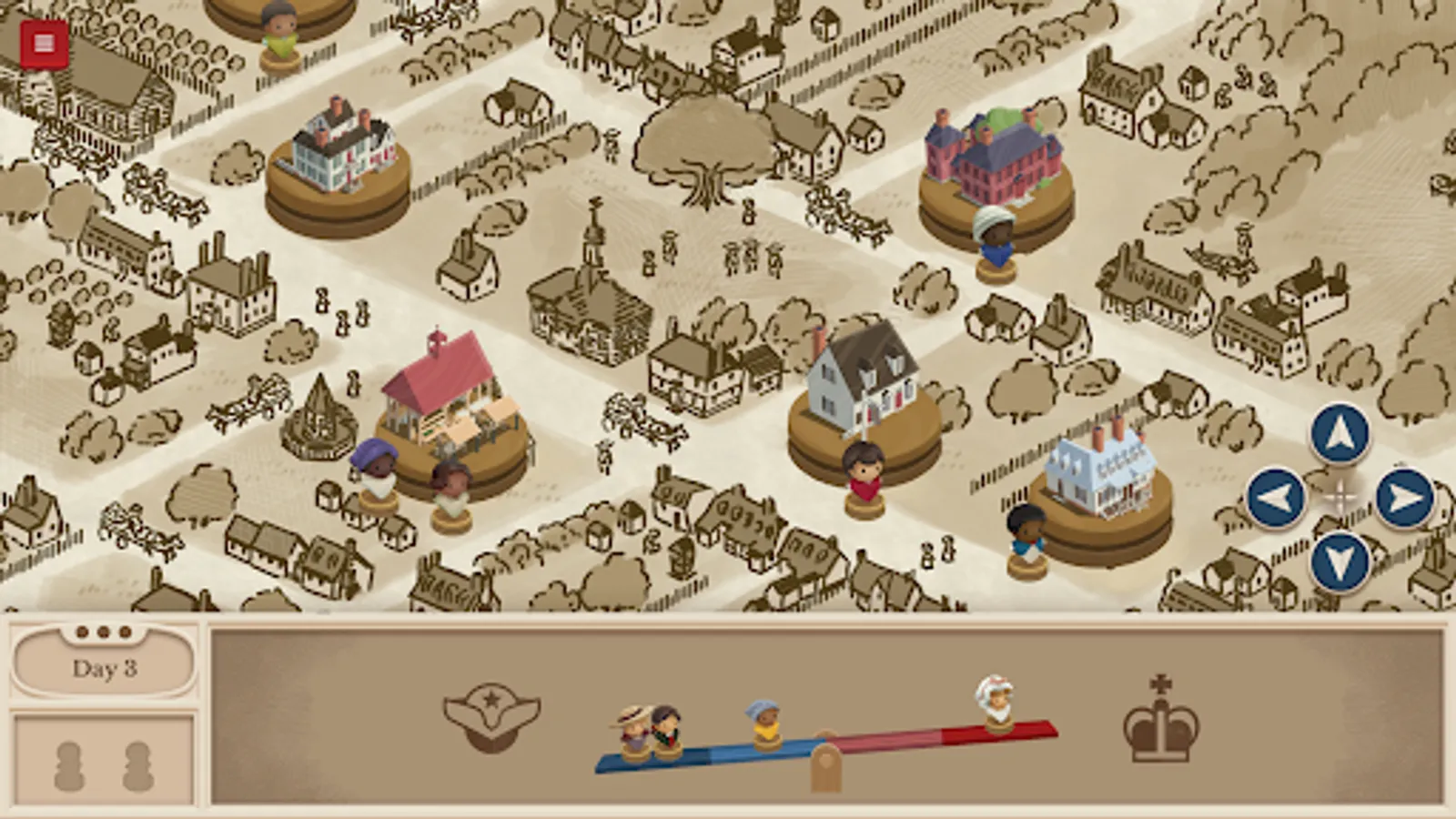Select the royal crown Loyalist icon
This screenshot has width=1456, height=819.
click(x=1158, y=725)
